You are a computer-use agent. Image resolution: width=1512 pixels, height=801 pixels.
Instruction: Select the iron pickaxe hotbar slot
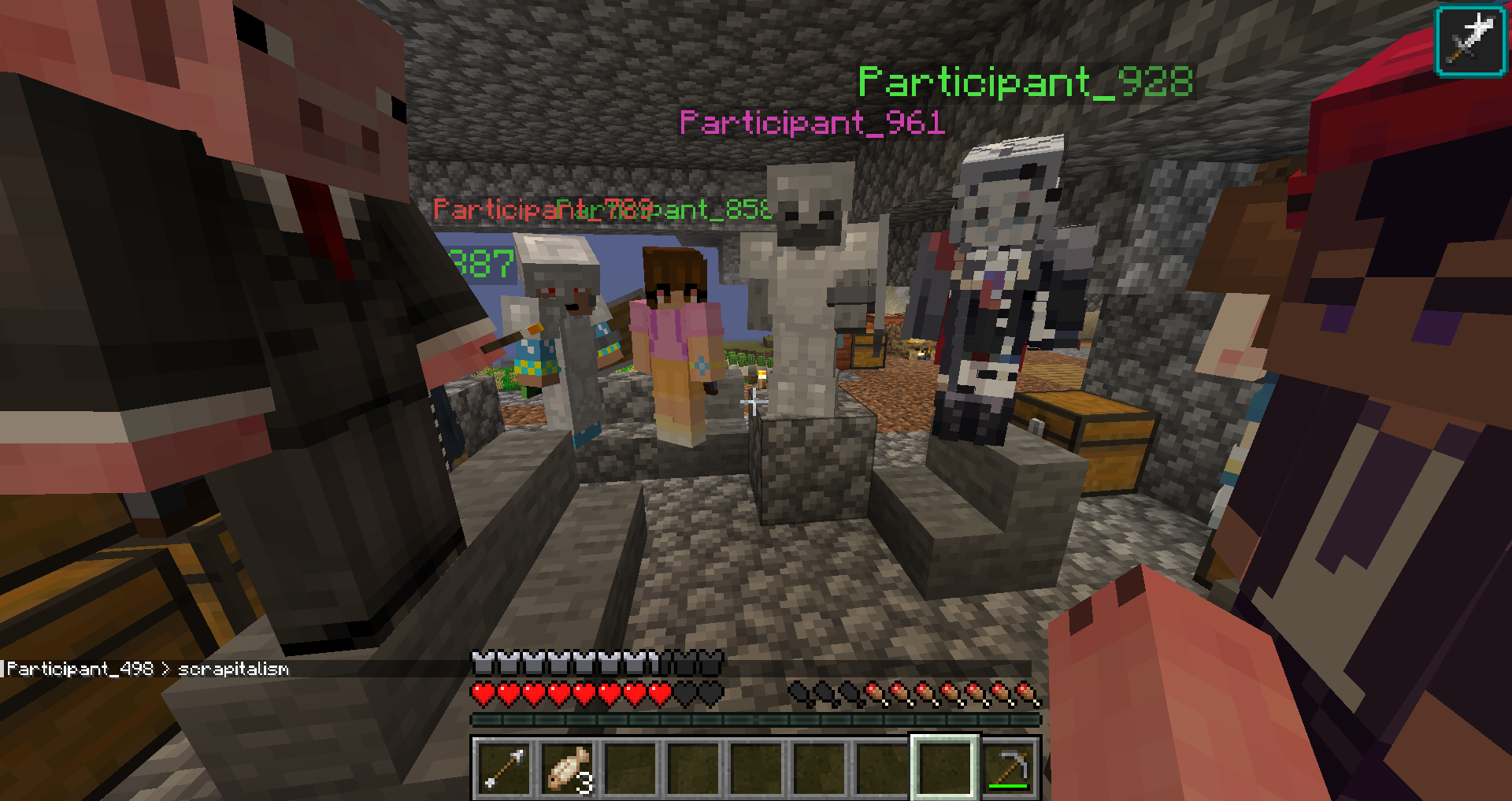tap(1009, 768)
